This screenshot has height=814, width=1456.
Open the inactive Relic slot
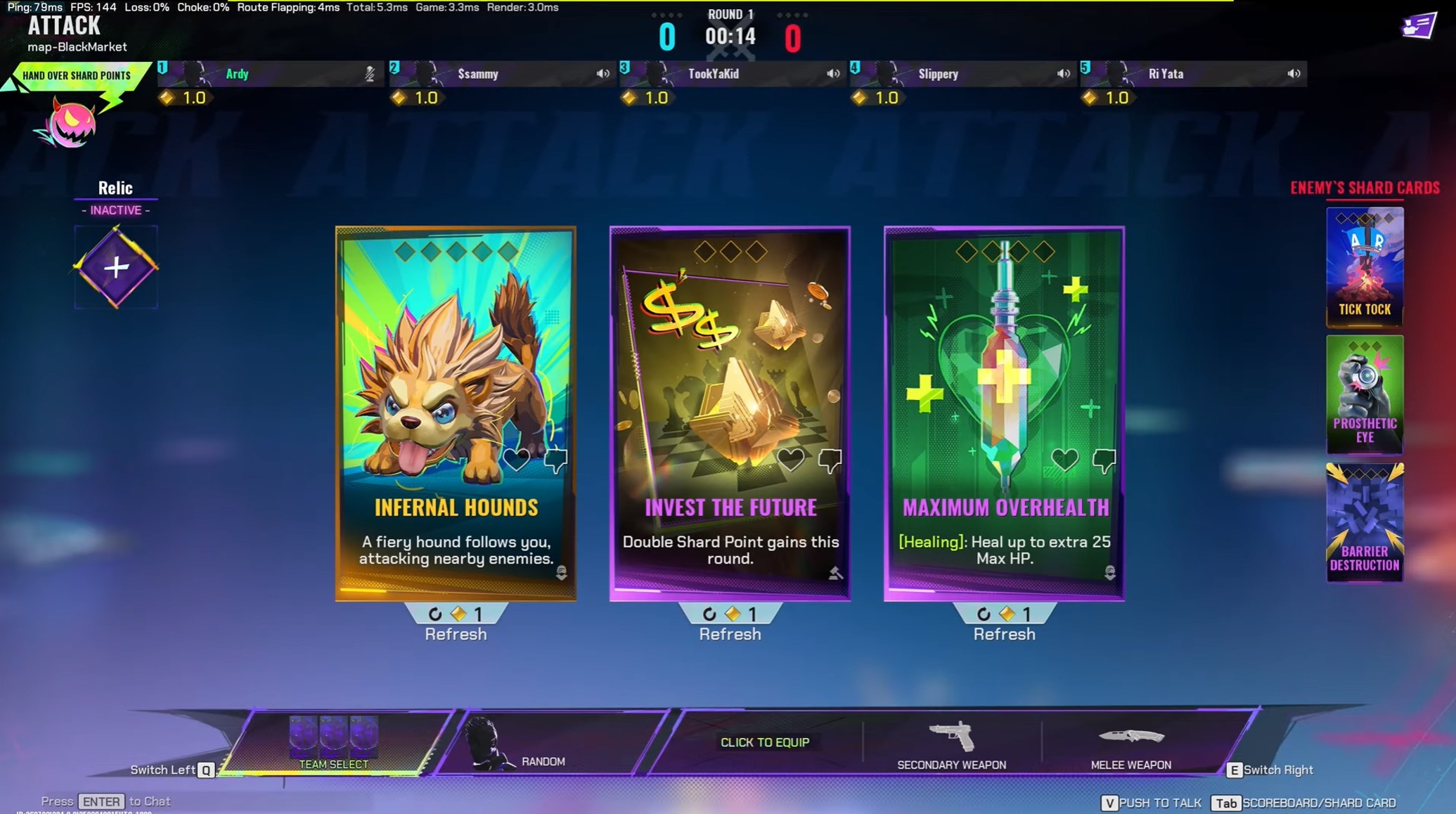tap(116, 267)
